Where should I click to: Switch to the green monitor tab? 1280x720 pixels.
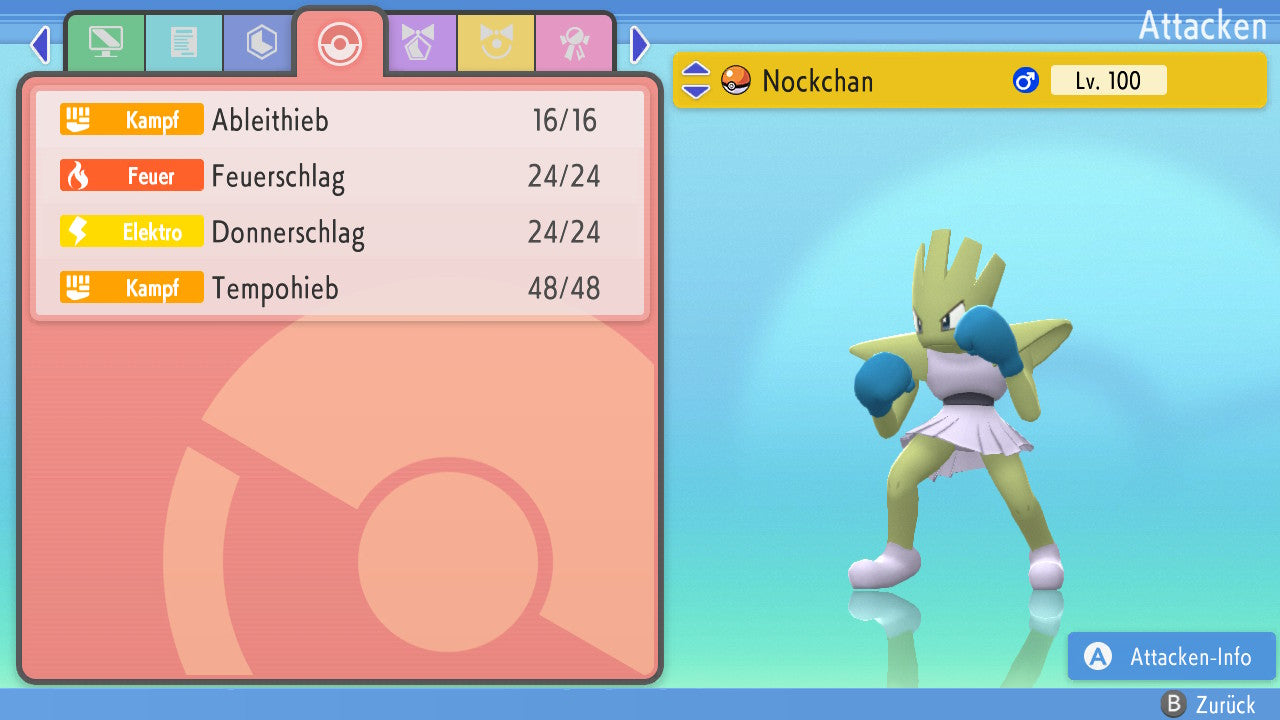105,43
